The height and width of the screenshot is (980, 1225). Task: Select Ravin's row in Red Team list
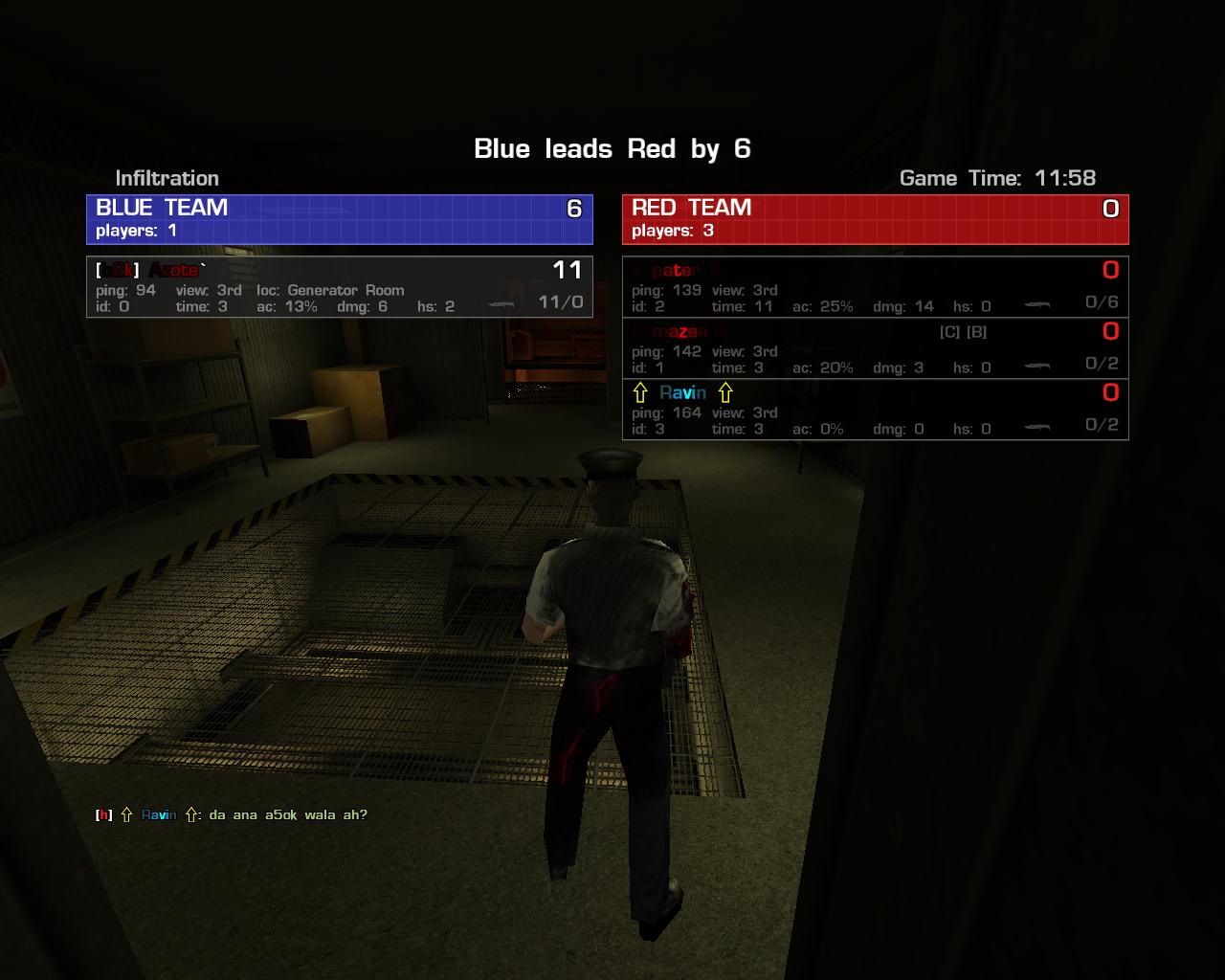(875, 410)
